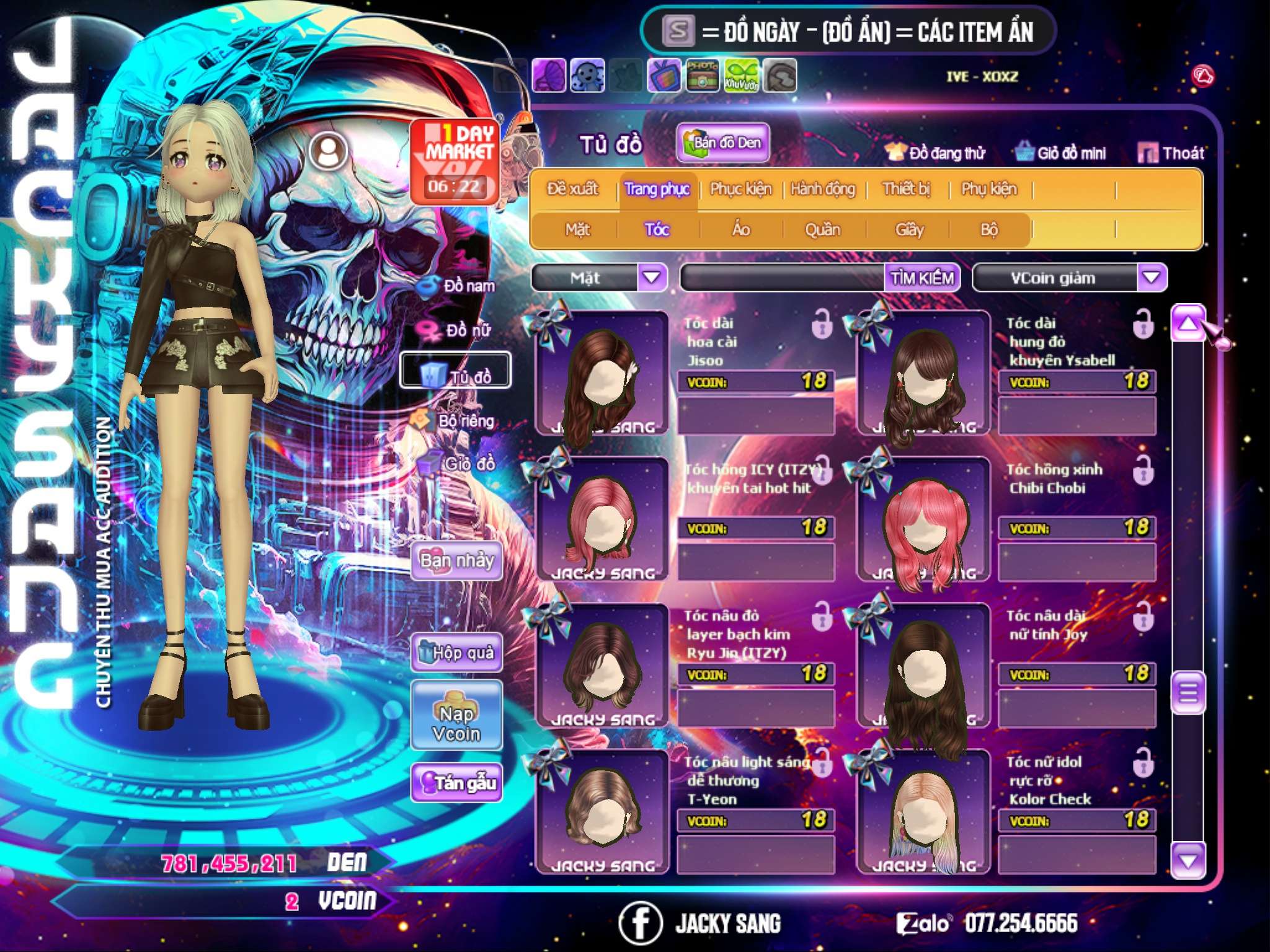1270x952 pixels.
Task: Exit the wardrobe with Thoát
Action: tap(1171, 152)
